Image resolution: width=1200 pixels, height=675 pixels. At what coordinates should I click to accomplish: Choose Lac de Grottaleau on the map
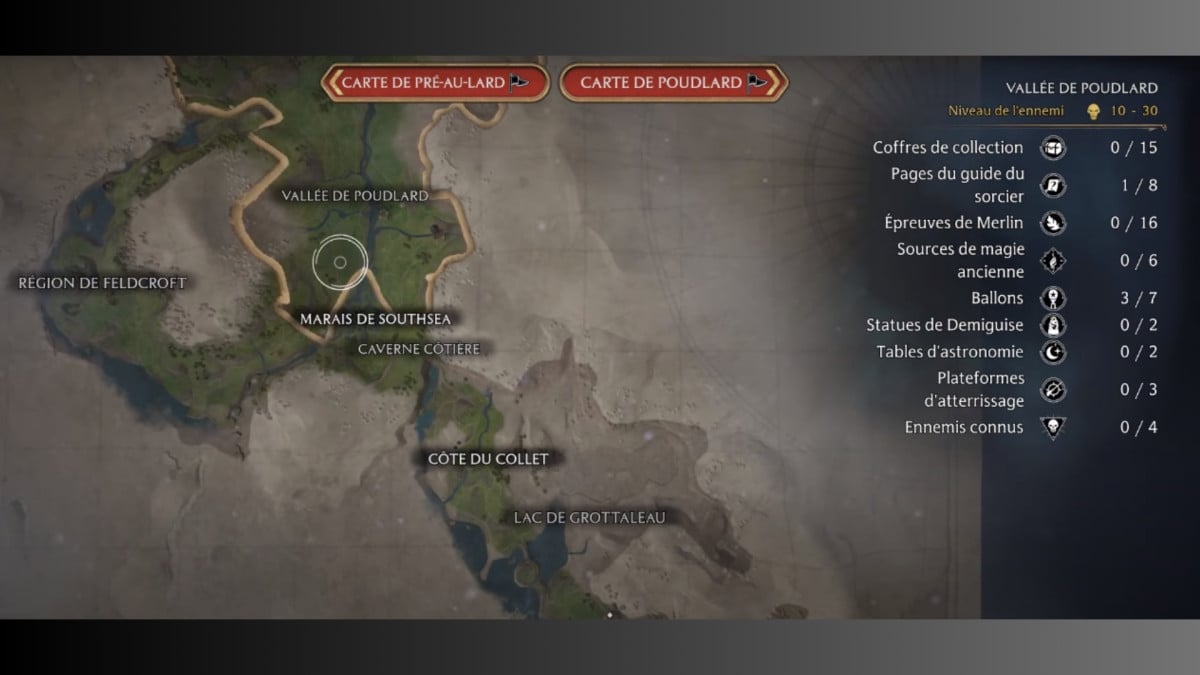(588, 517)
